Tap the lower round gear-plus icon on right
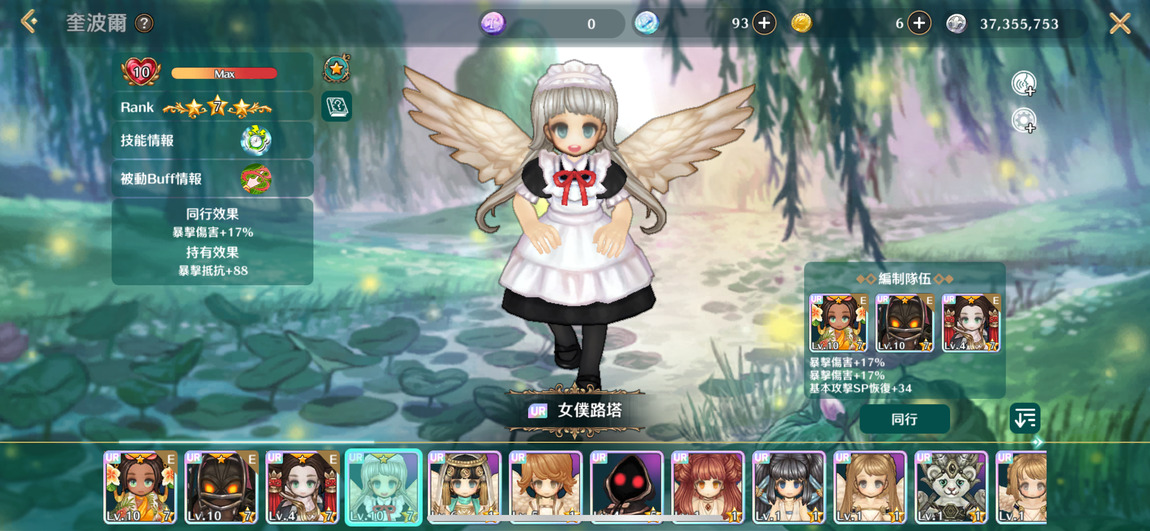Viewport: 1150px width, 531px height. 1023,121
